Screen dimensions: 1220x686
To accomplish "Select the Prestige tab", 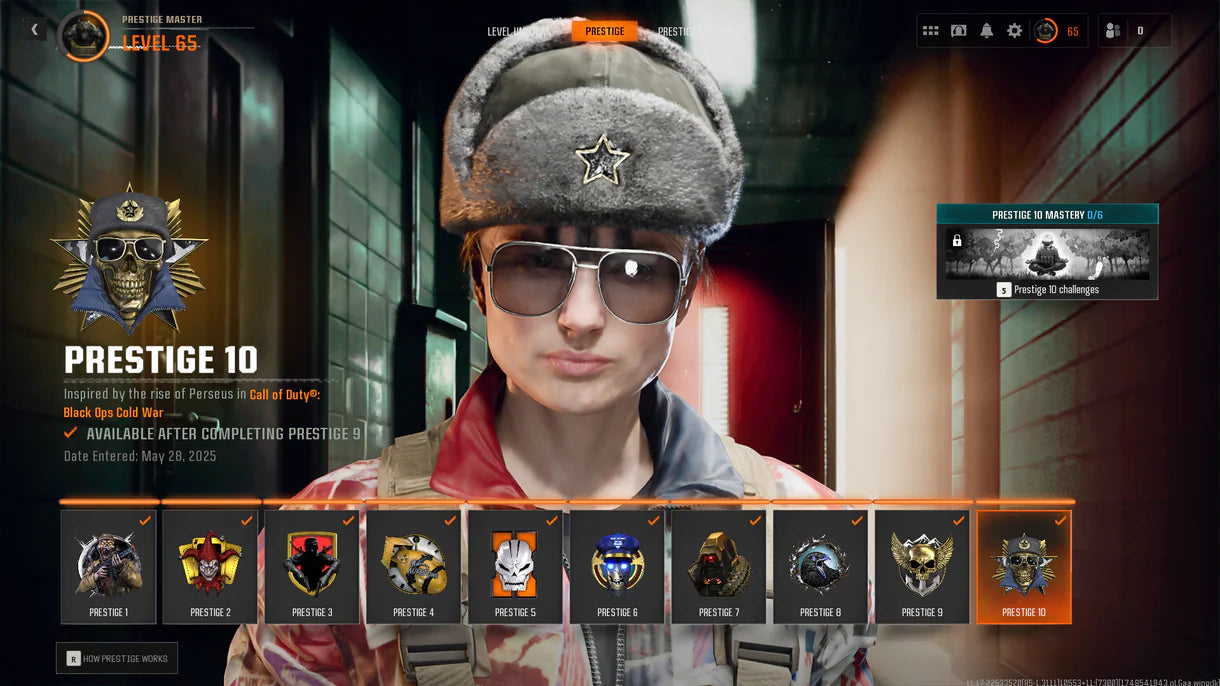I will pyautogui.click(x=605, y=31).
